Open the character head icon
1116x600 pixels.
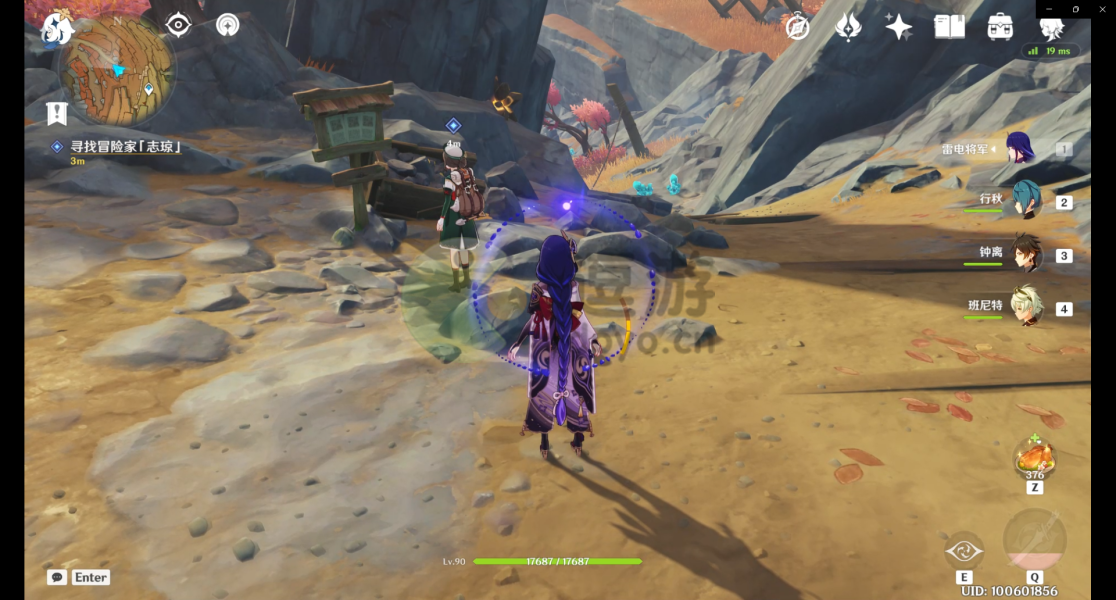click(x=1051, y=29)
